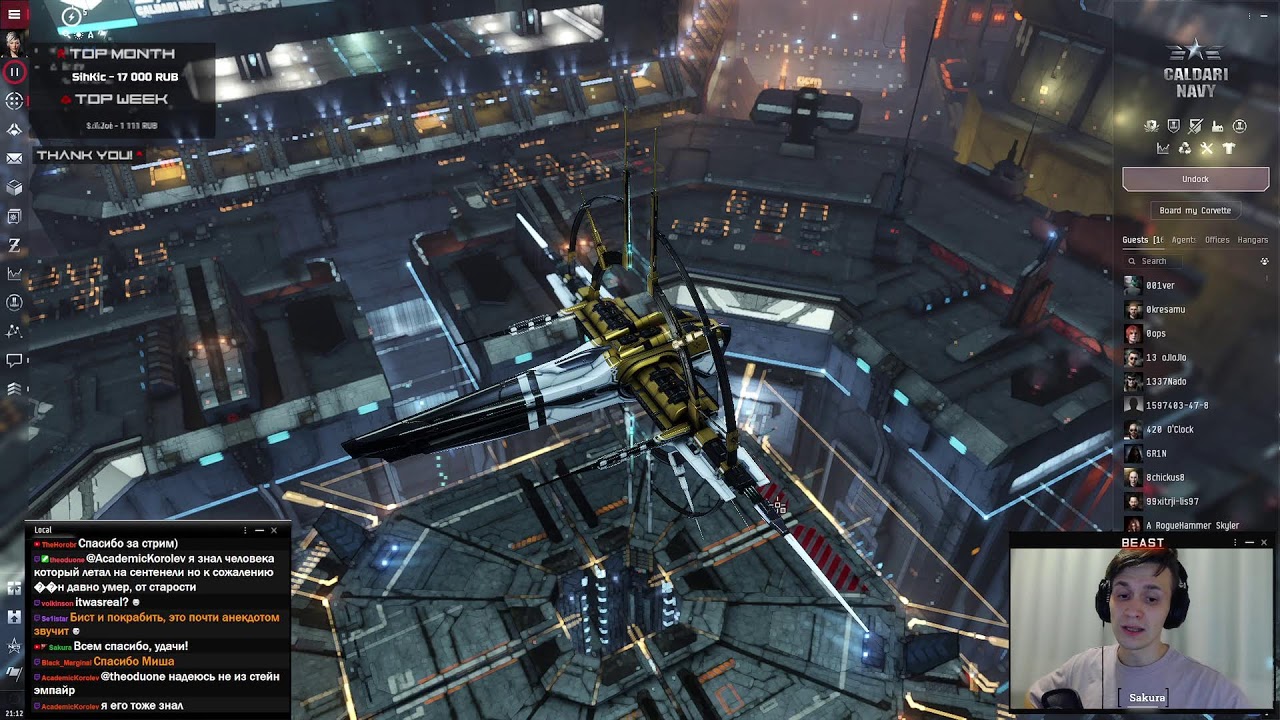The image size is (1280, 720).
Task: Open the station market graph service
Action: (x=1163, y=149)
